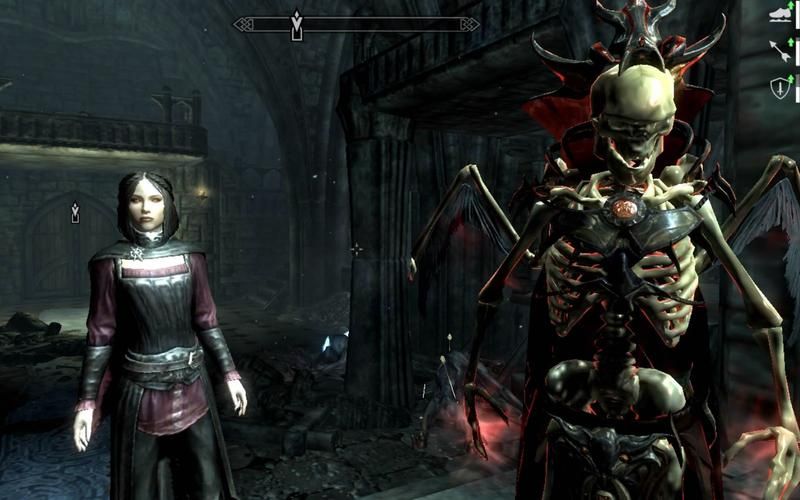
Task: Select the arrow skill-progress icon
Action: (x=780, y=50)
